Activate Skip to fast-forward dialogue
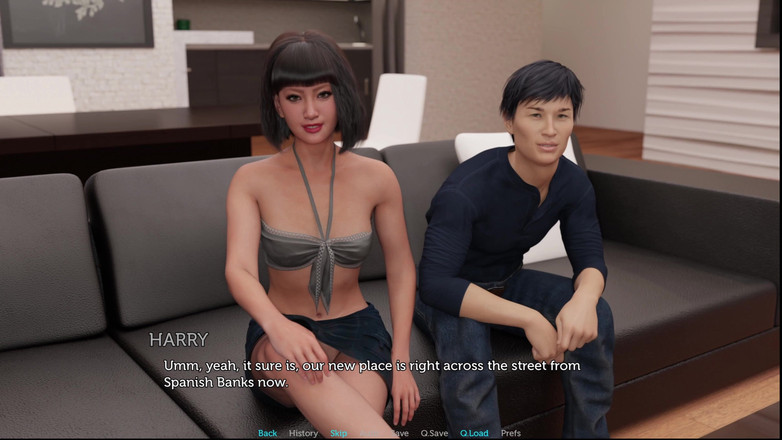The image size is (782, 440). pyautogui.click(x=339, y=433)
